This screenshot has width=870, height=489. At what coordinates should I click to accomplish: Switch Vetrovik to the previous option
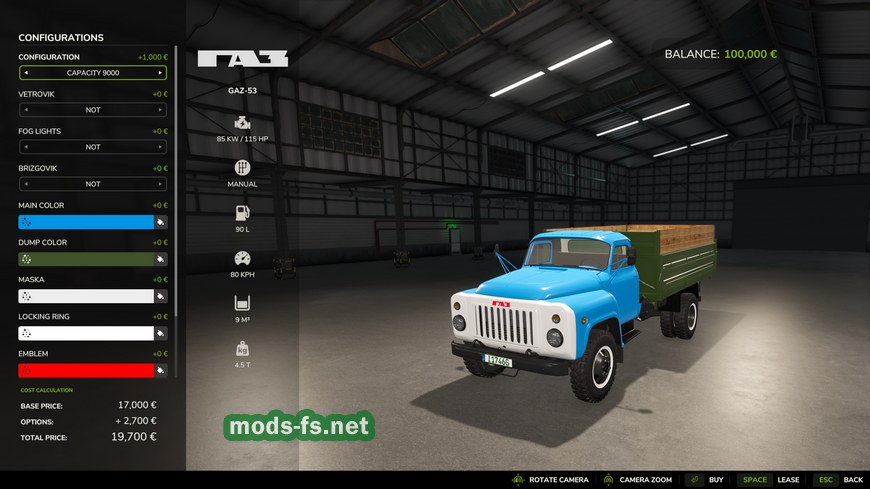26,110
